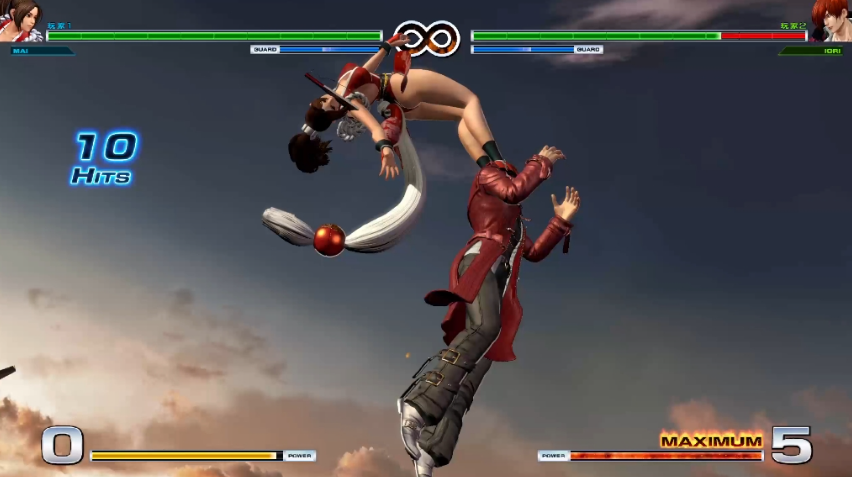Click Mai's character portrait
Image resolution: width=852 pixels, height=477 pixels.
pos(21,20)
